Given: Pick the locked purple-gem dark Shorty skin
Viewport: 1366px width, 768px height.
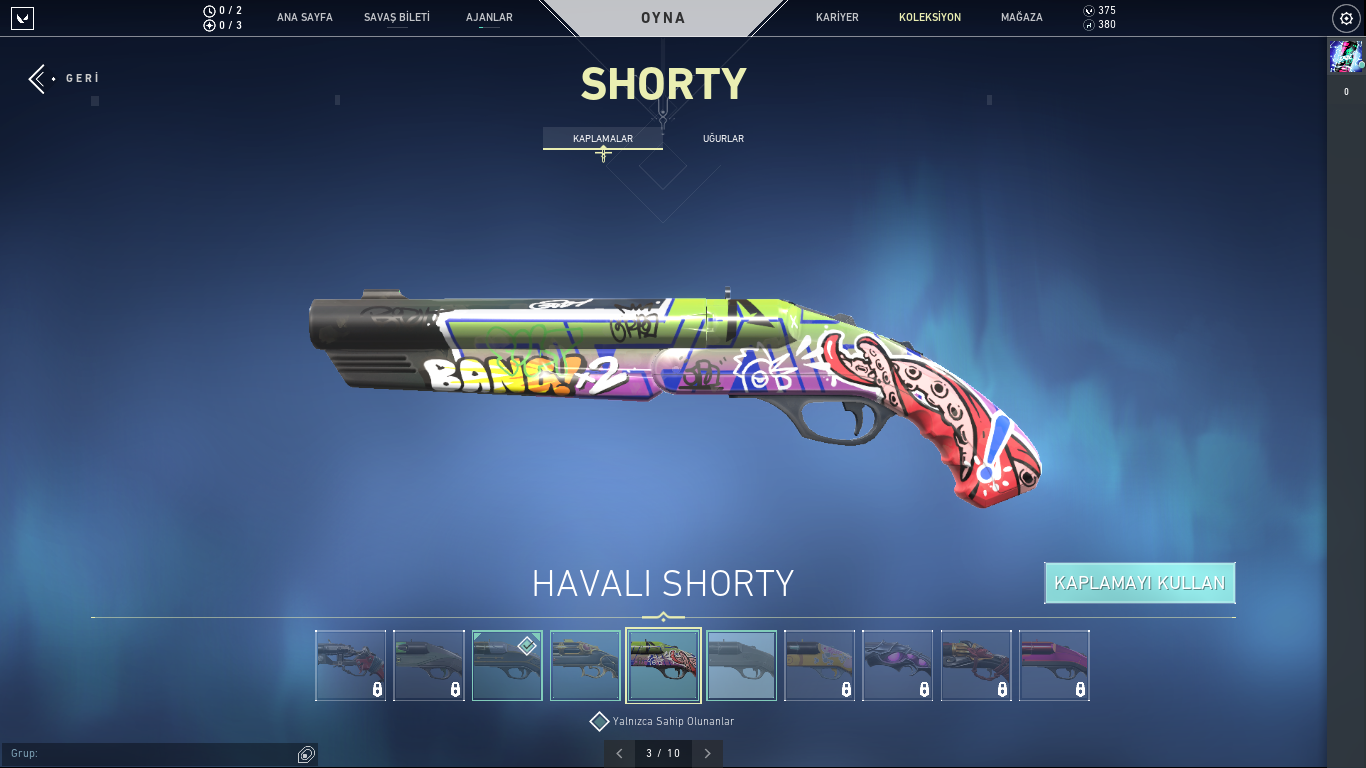Looking at the screenshot, I should point(898,665).
